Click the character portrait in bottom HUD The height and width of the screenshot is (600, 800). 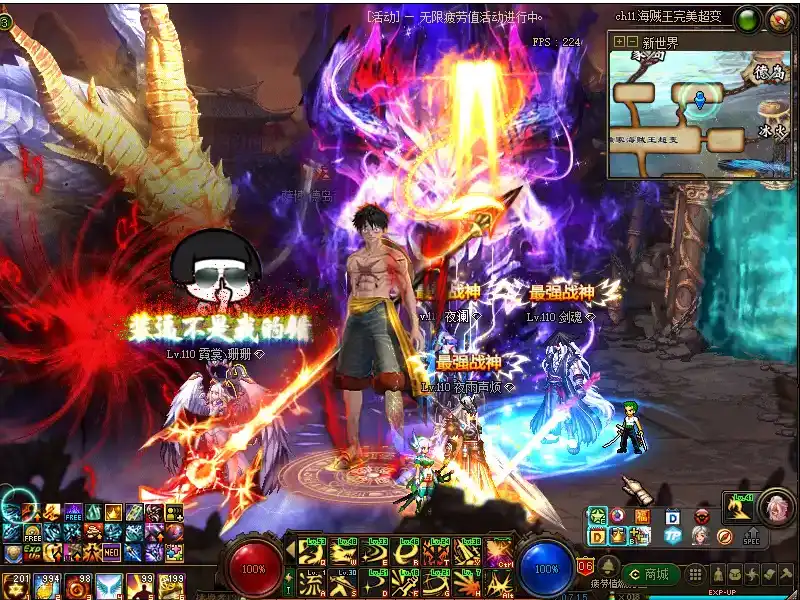(x=774, y=508)
